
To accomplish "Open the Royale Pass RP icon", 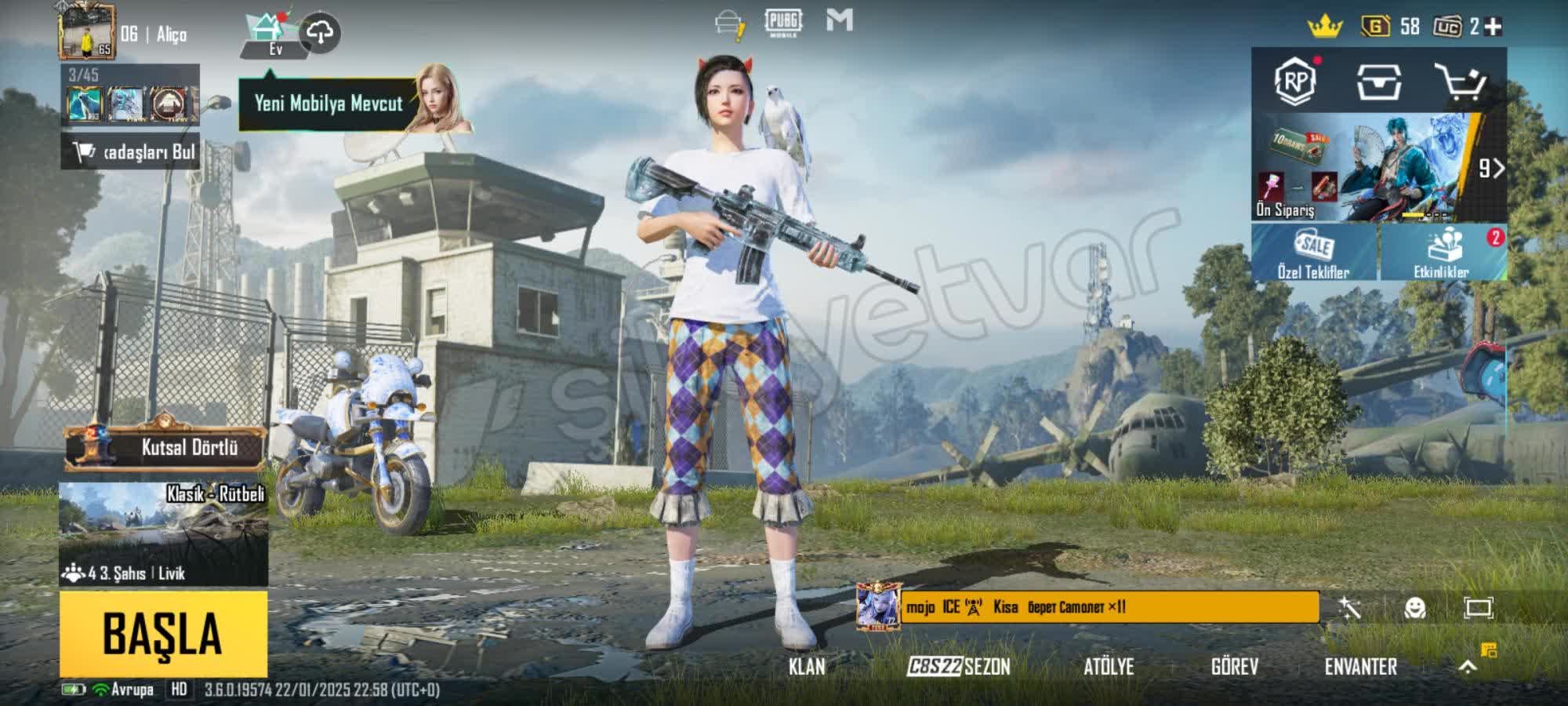I will point(1295,82).
